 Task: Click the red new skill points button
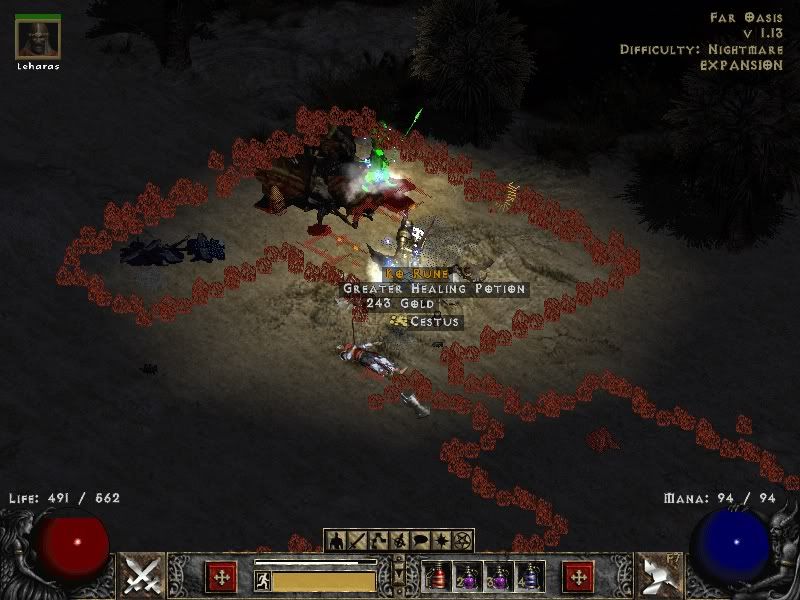[x=578, y=577]
